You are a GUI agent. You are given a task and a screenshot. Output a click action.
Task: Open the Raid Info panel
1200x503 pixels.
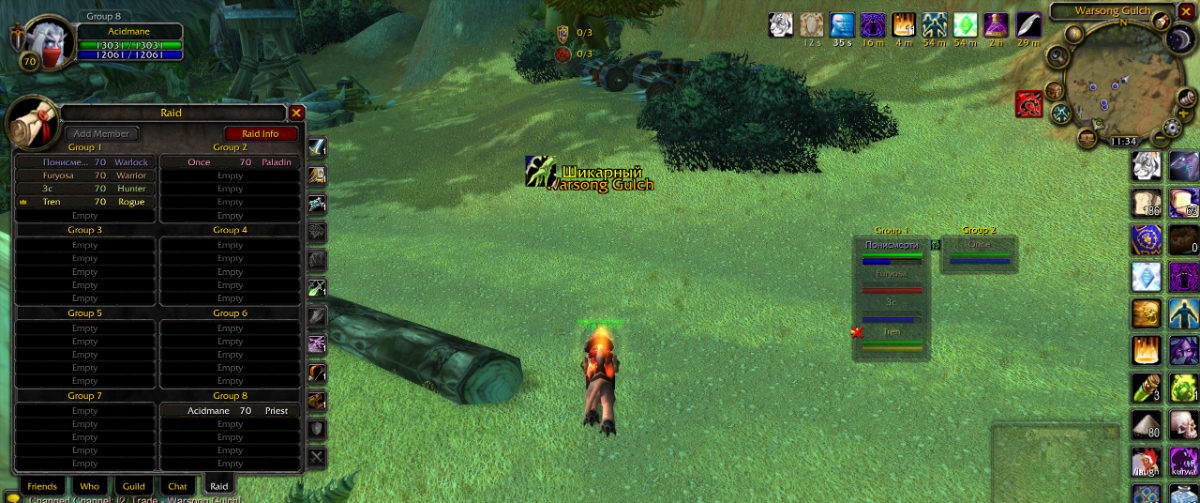[x=262, y=133]
